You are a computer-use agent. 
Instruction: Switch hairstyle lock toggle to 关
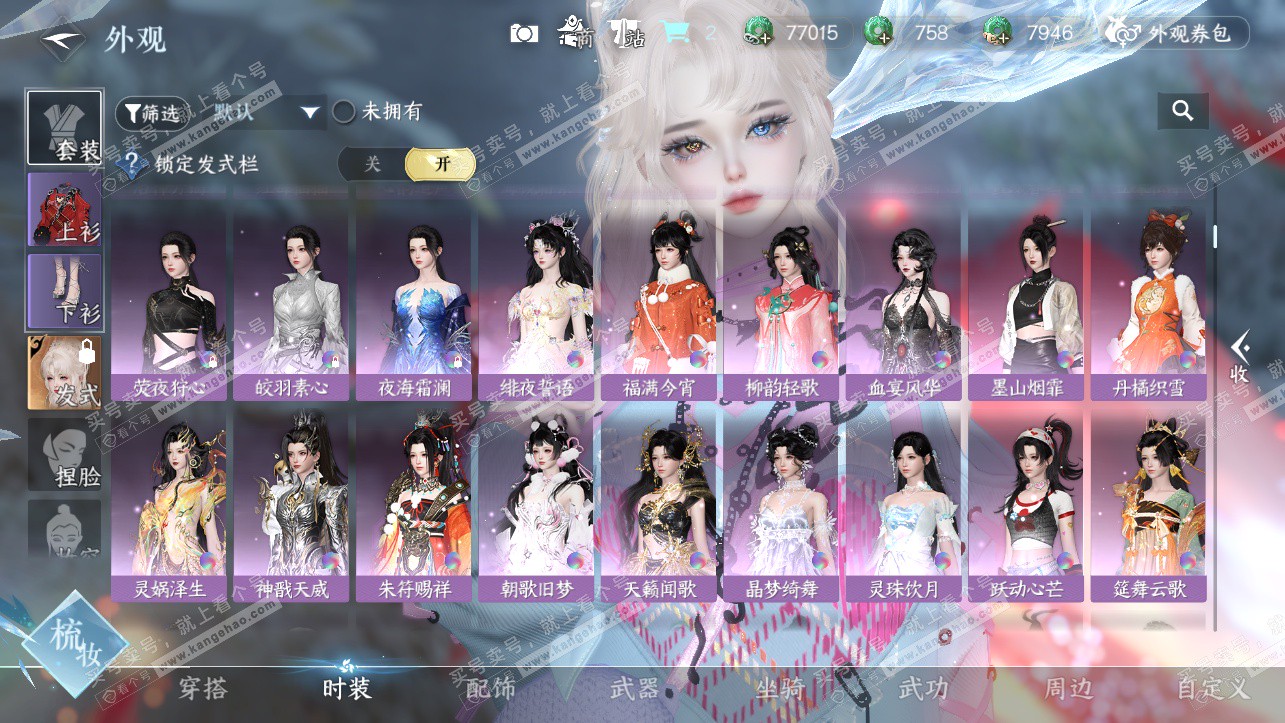tap(372, 164)
